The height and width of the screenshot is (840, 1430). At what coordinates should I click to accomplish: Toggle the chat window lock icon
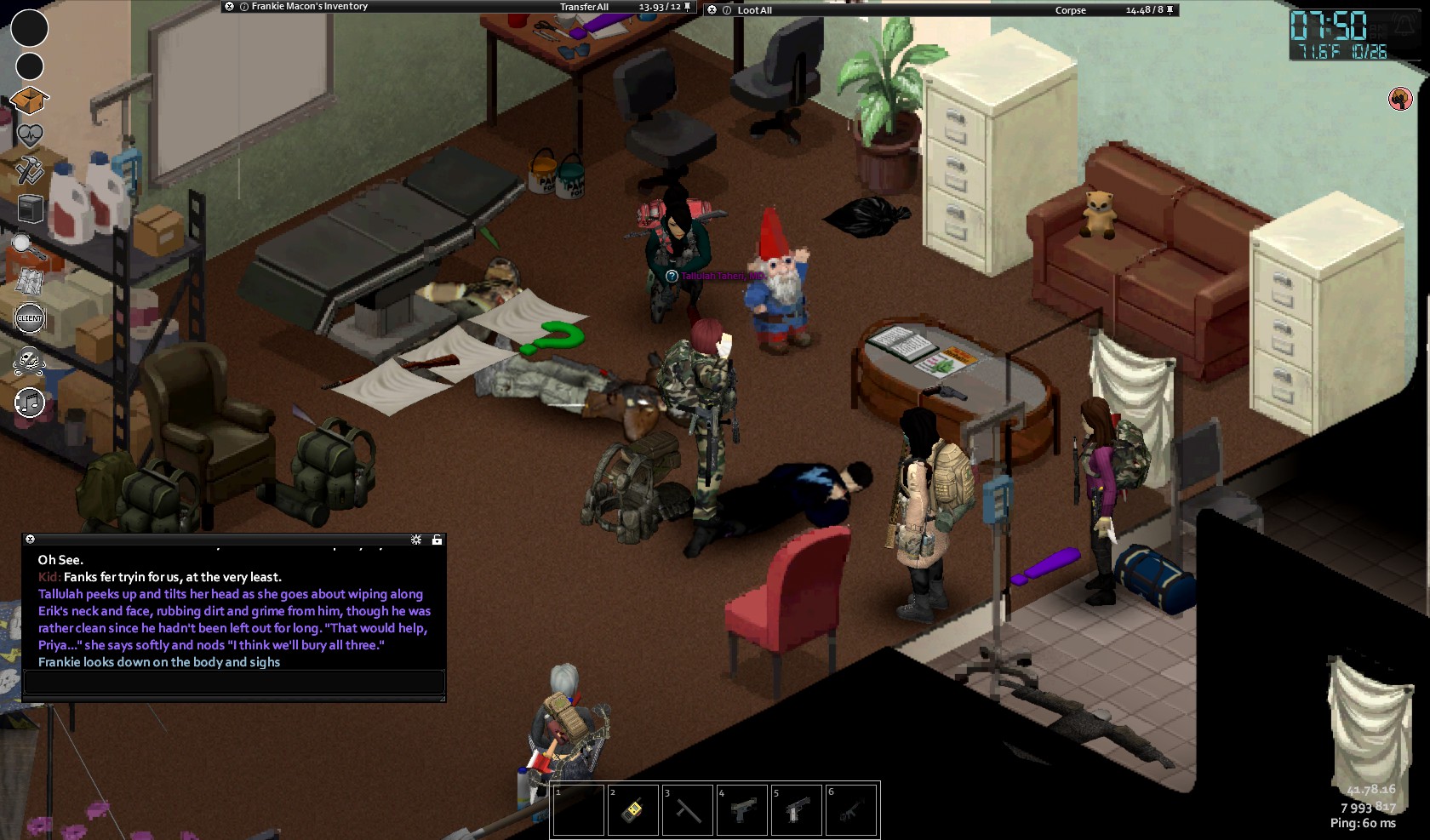click(x=437, y=540)
